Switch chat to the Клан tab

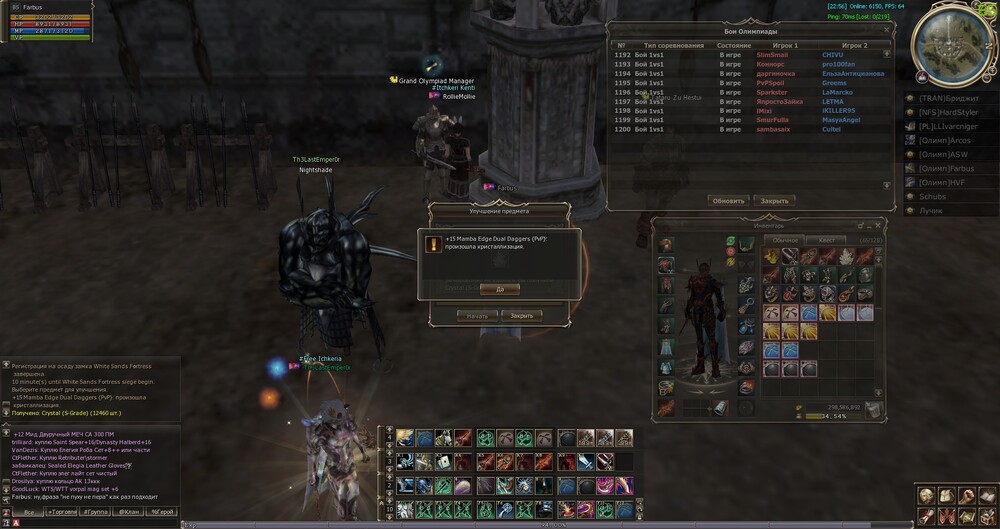[x=128, y=511]
